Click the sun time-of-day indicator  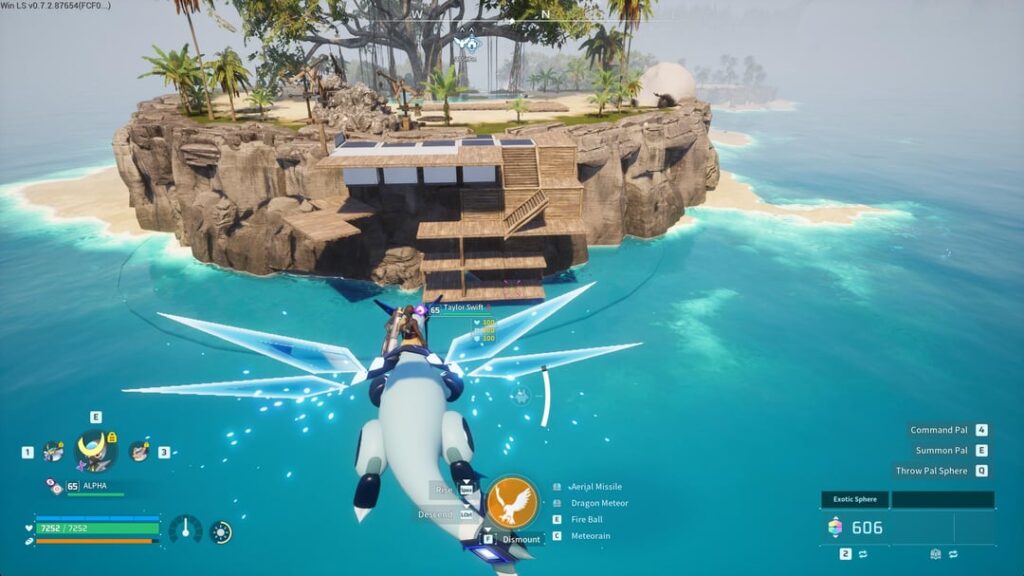[220, 532]
